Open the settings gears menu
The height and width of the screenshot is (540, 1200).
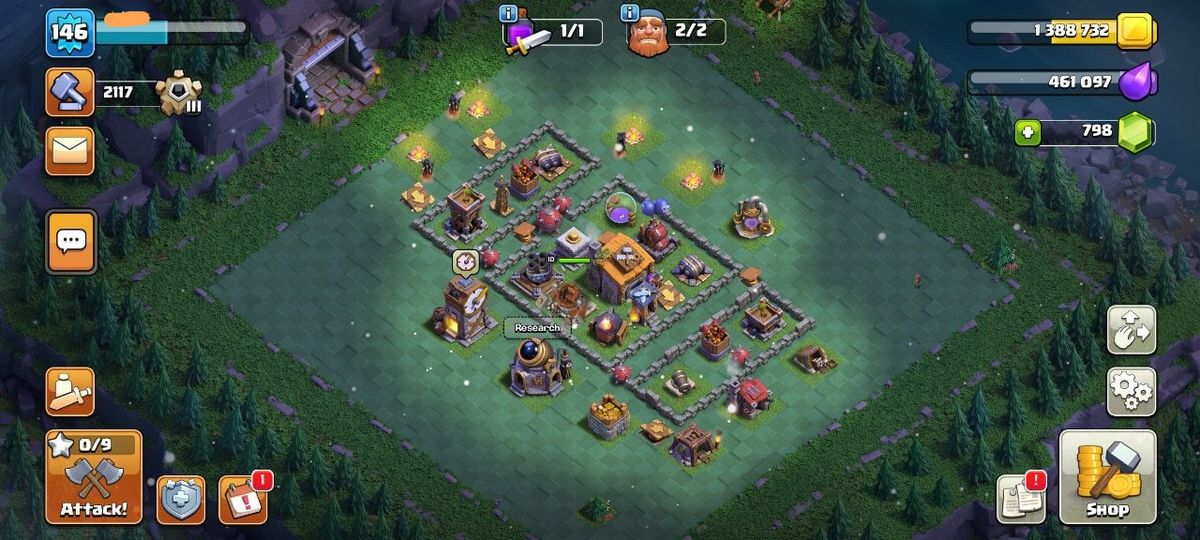coord(1131,390)
